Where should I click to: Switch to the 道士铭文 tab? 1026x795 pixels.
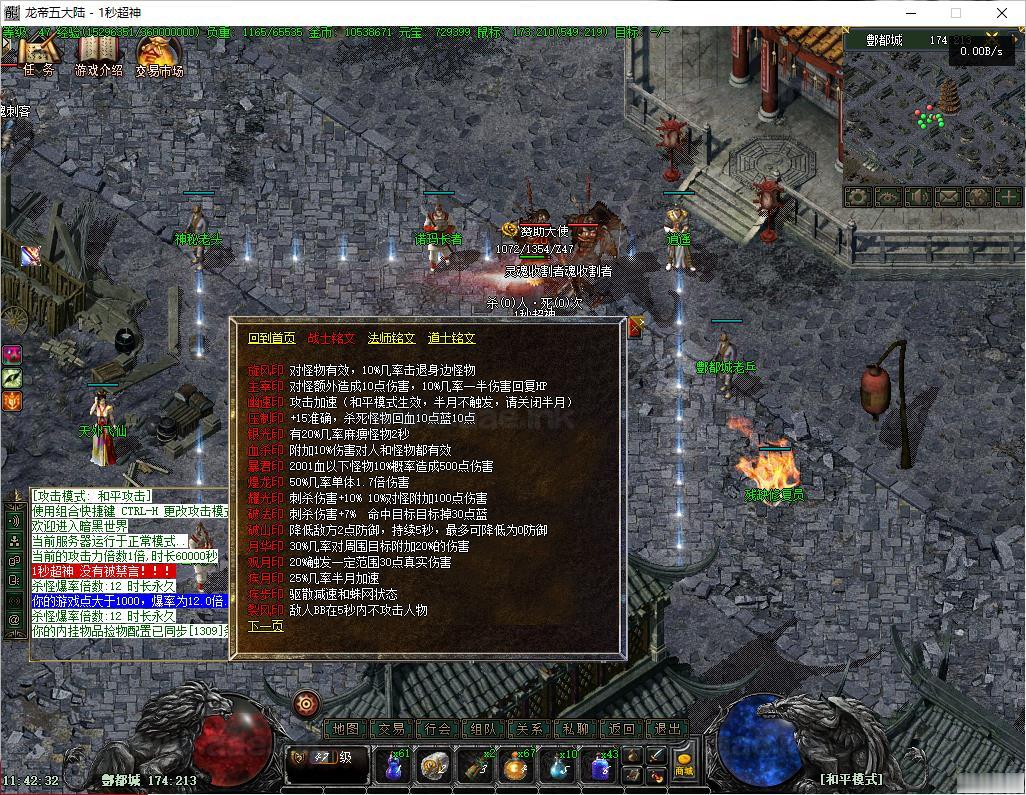[x=451, y=338]
